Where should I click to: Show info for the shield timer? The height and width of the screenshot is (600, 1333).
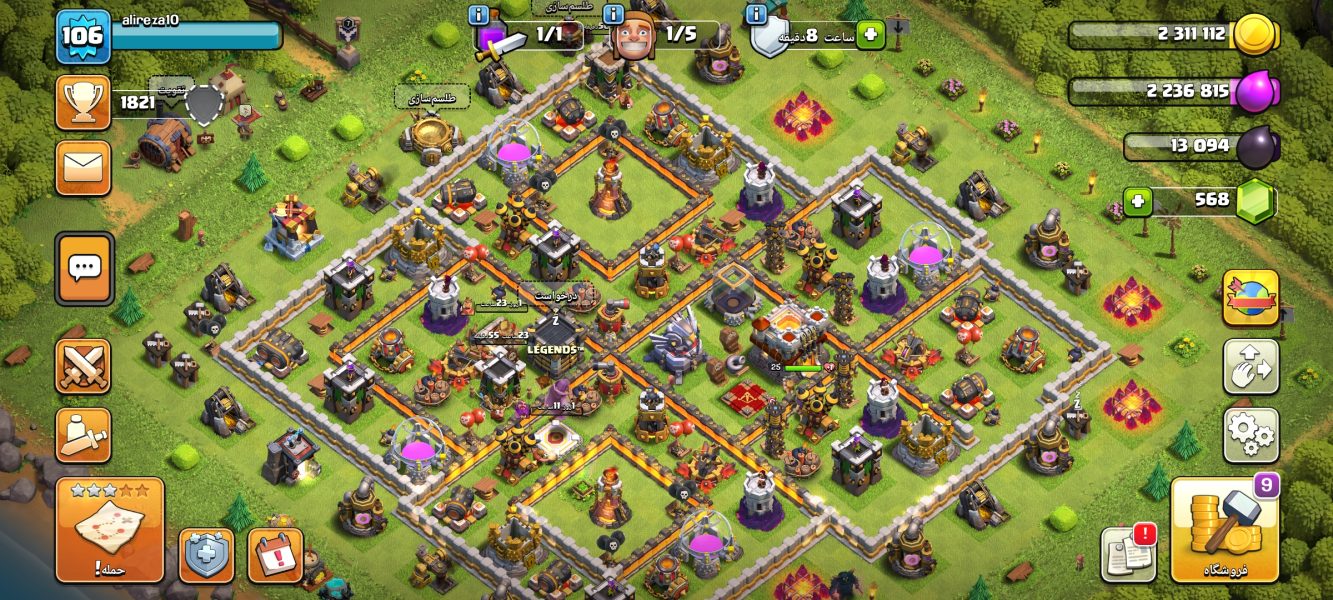(757, 14)
